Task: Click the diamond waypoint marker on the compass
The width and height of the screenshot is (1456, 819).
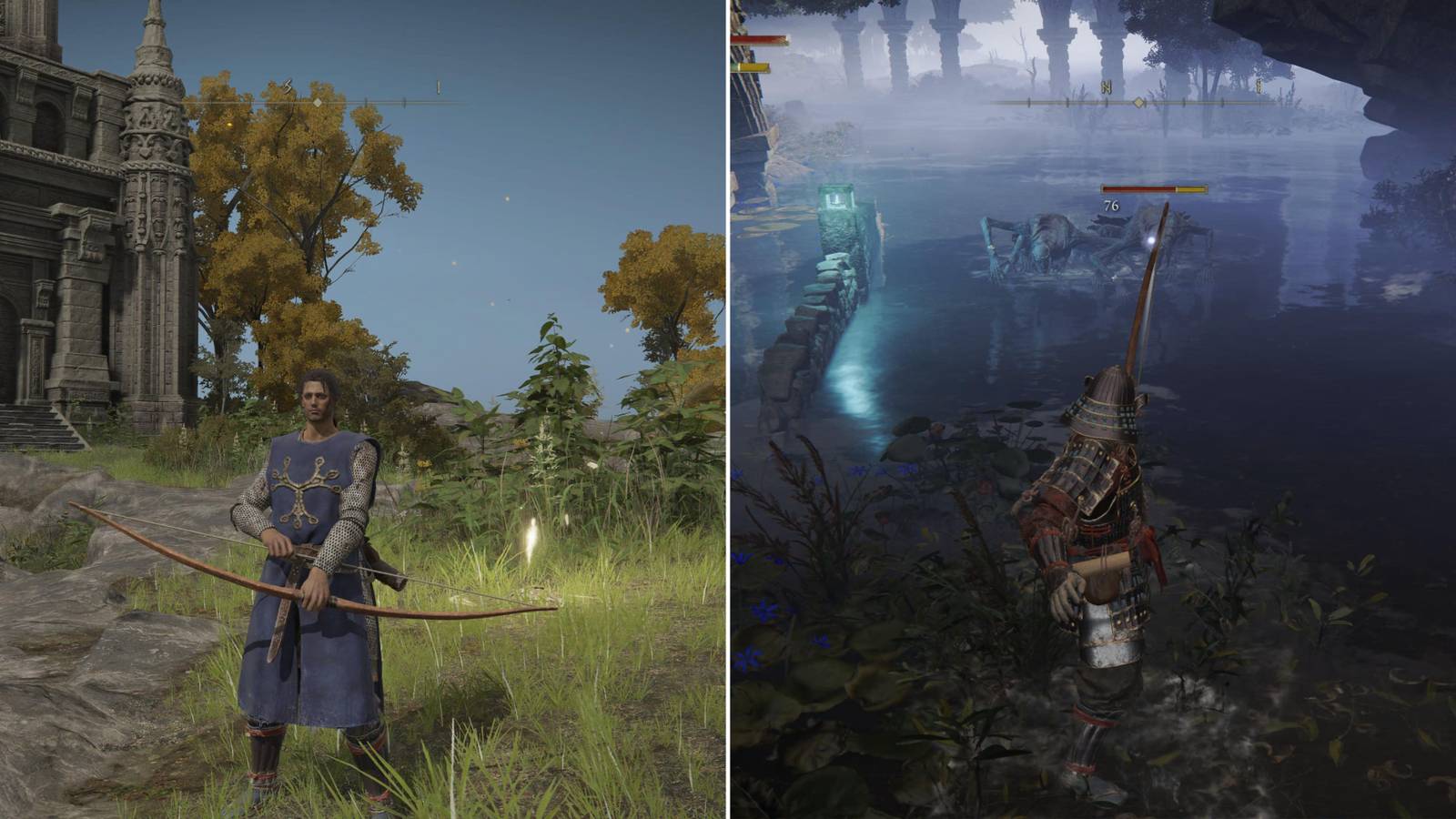Action: pyautogui.click(x=318, y=103)
